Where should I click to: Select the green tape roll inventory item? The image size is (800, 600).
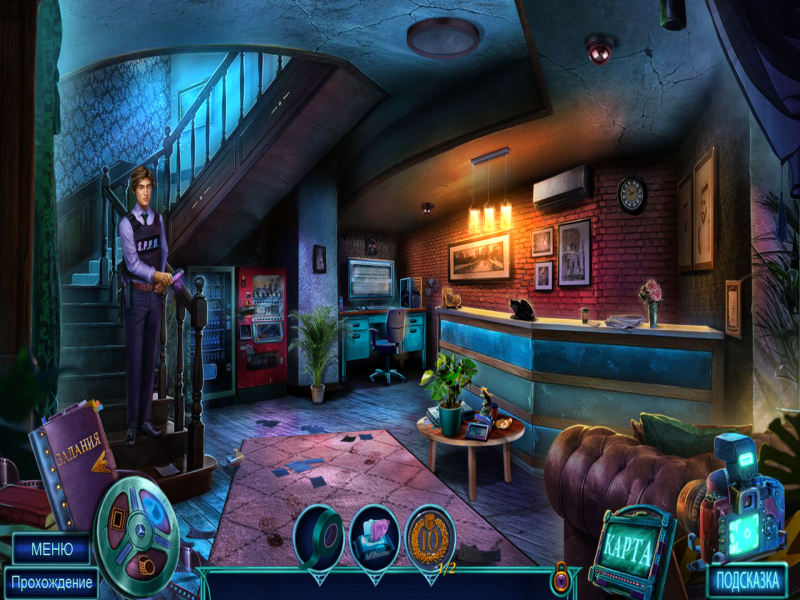point(320,538)
